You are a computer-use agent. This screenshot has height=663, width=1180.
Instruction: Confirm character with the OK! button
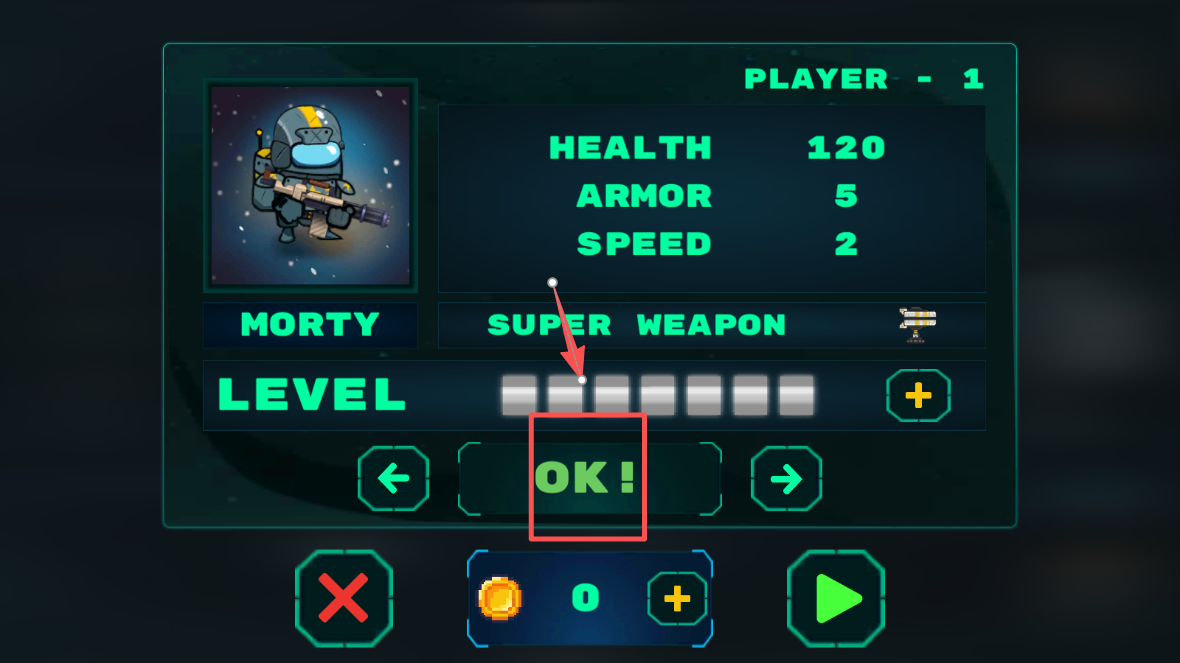[589, 478]
